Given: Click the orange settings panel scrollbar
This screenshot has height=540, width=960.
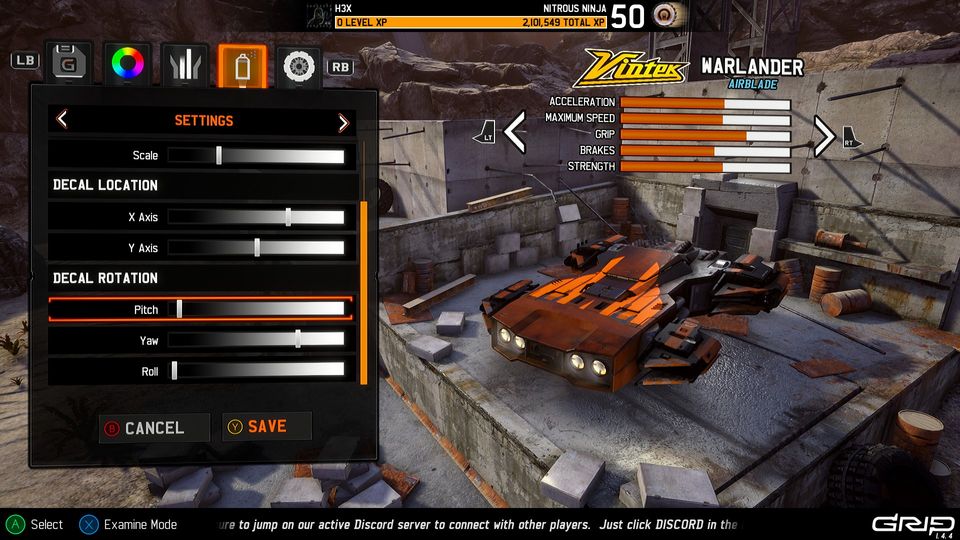Looking at the screenshot, I should 363,292.
